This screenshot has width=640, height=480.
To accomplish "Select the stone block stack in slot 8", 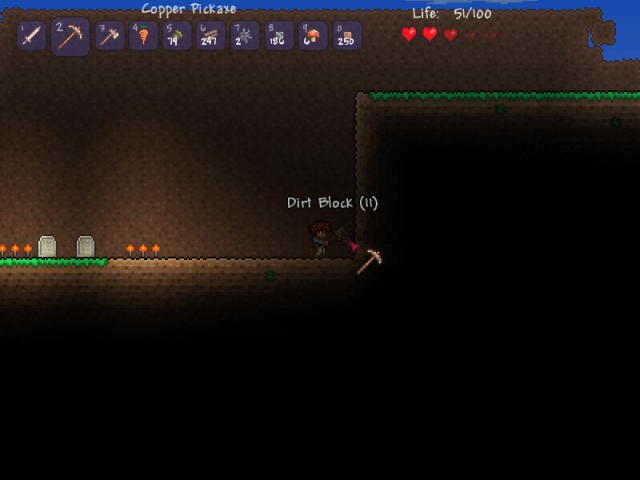I will point(279,36).
